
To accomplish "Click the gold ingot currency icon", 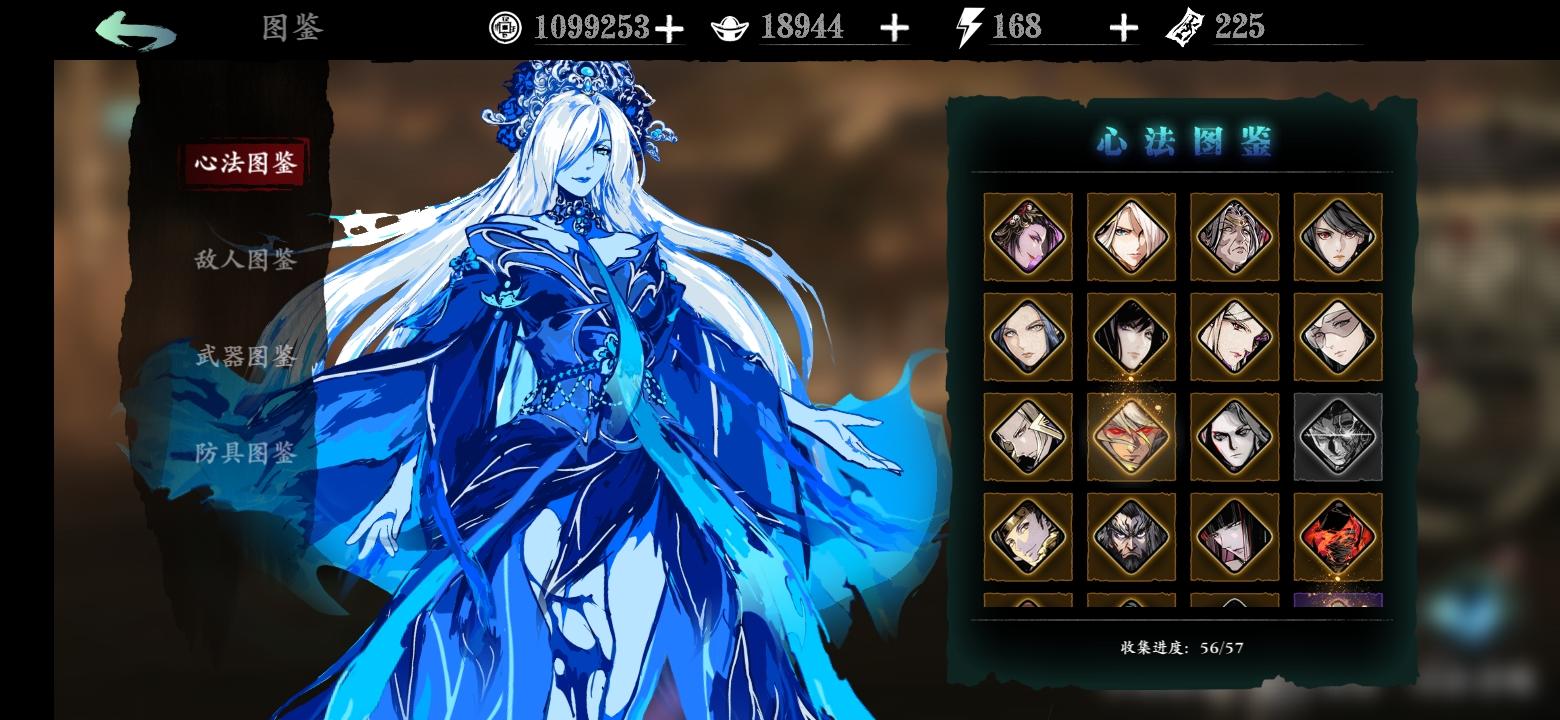I will (730, 27).
